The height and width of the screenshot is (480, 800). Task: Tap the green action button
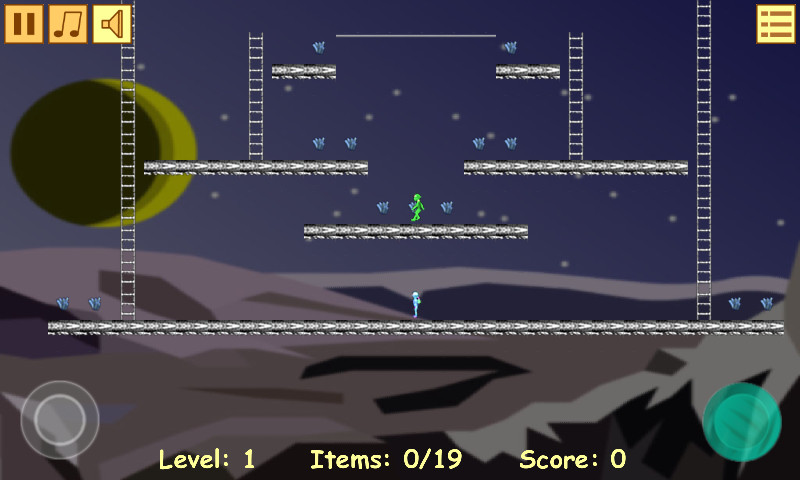tap(741, 421)
